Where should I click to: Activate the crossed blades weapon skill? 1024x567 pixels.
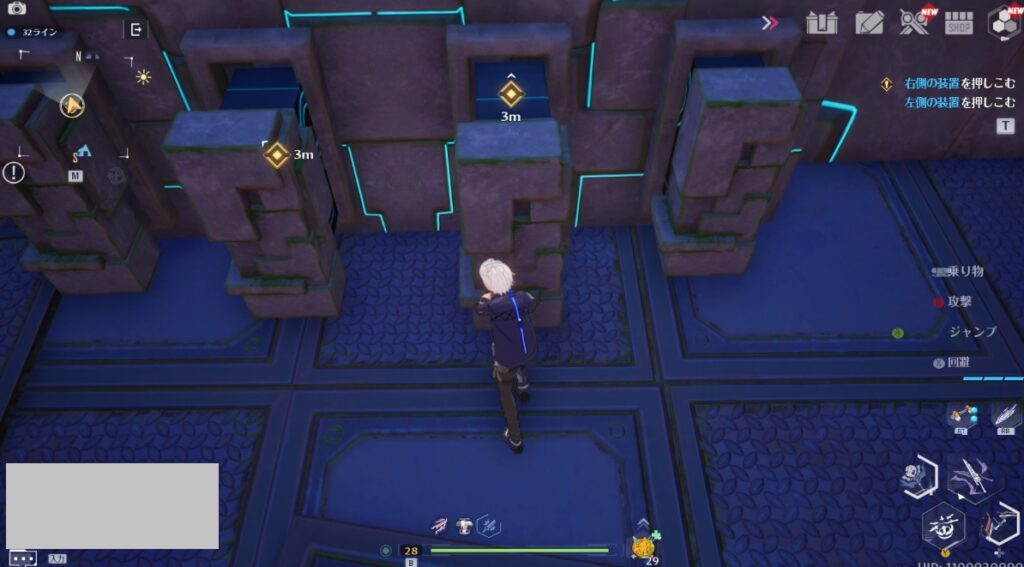(969, 478)
